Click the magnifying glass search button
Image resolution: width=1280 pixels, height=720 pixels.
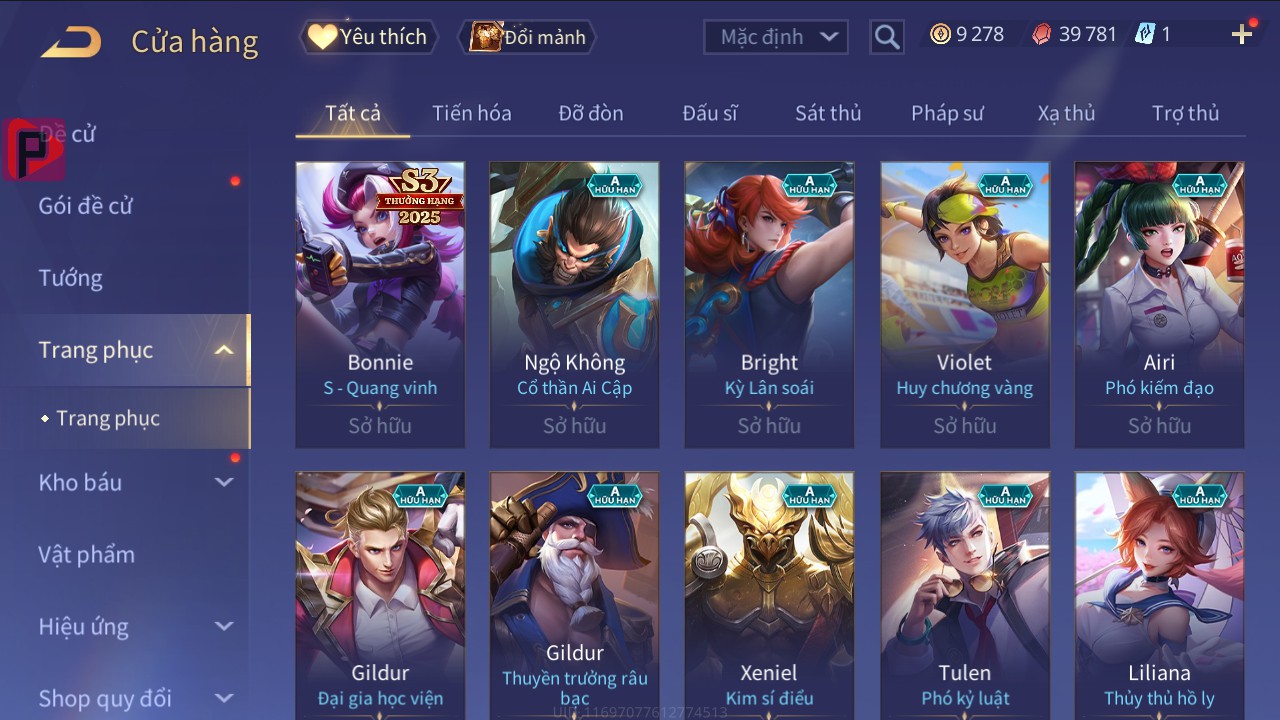(x=886, y=37)
